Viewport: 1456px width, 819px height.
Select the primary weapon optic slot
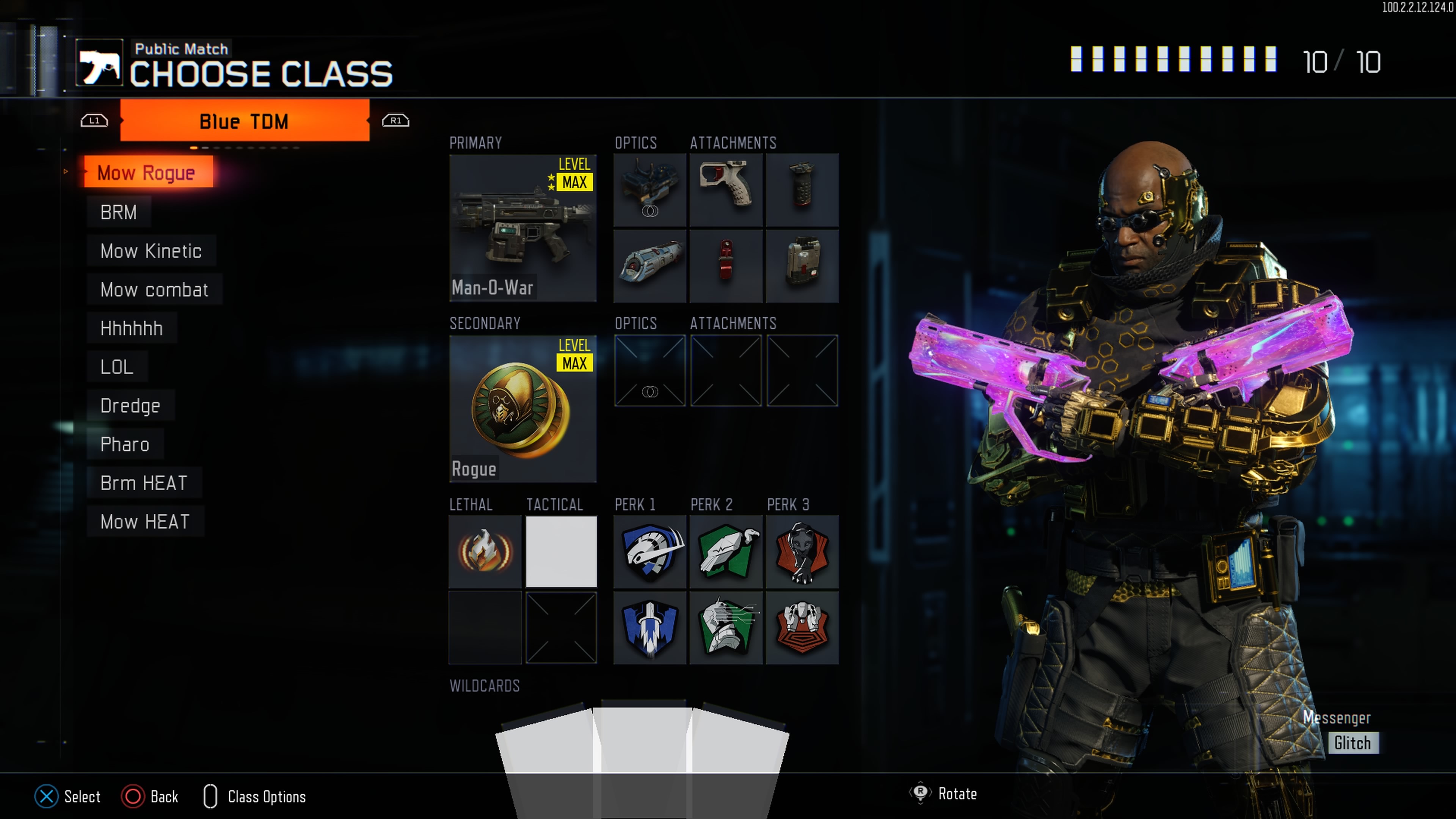[650, 190]
